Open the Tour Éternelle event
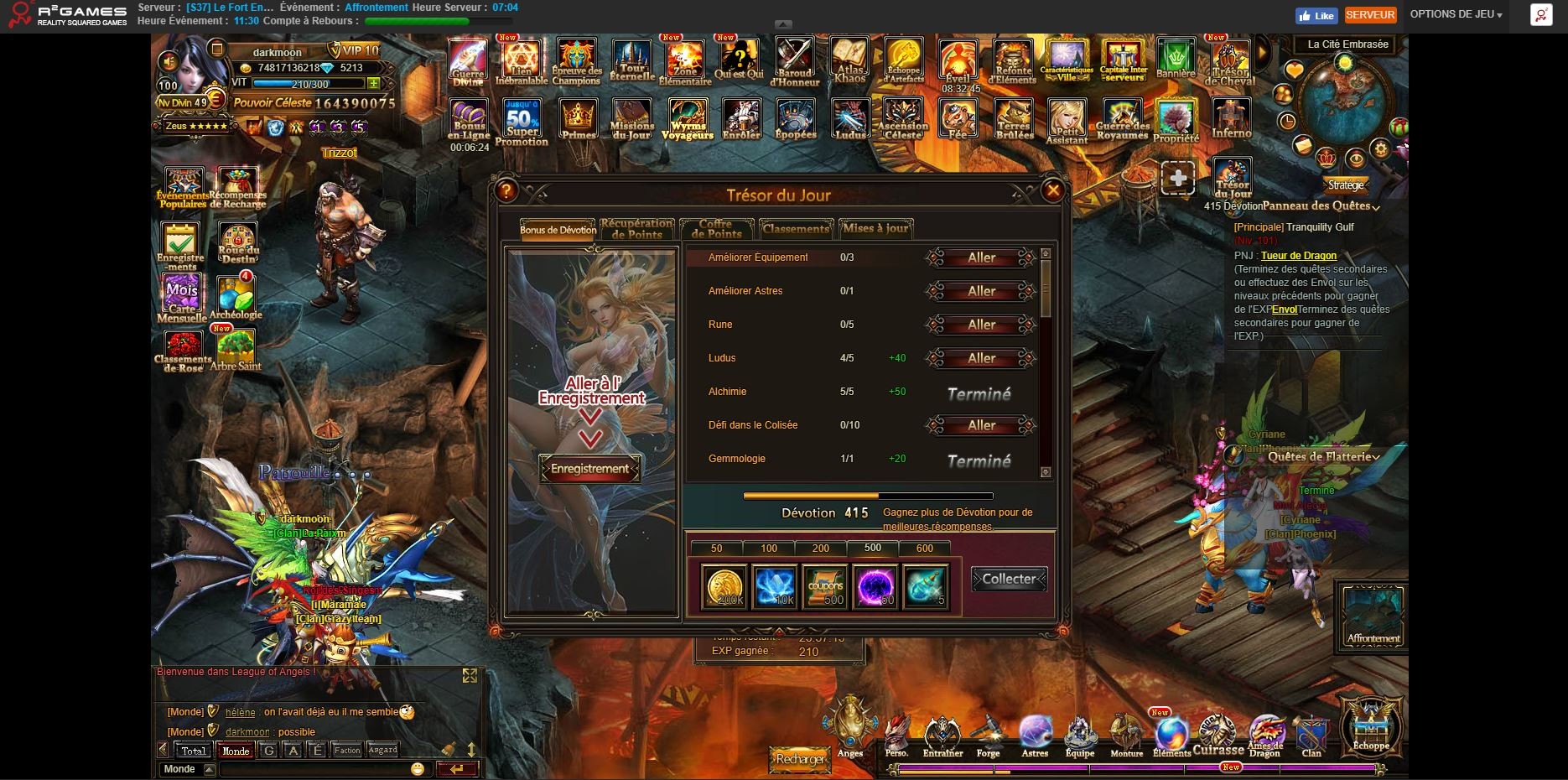Screen dimensions: 1568x780 [x=631, y=62]
